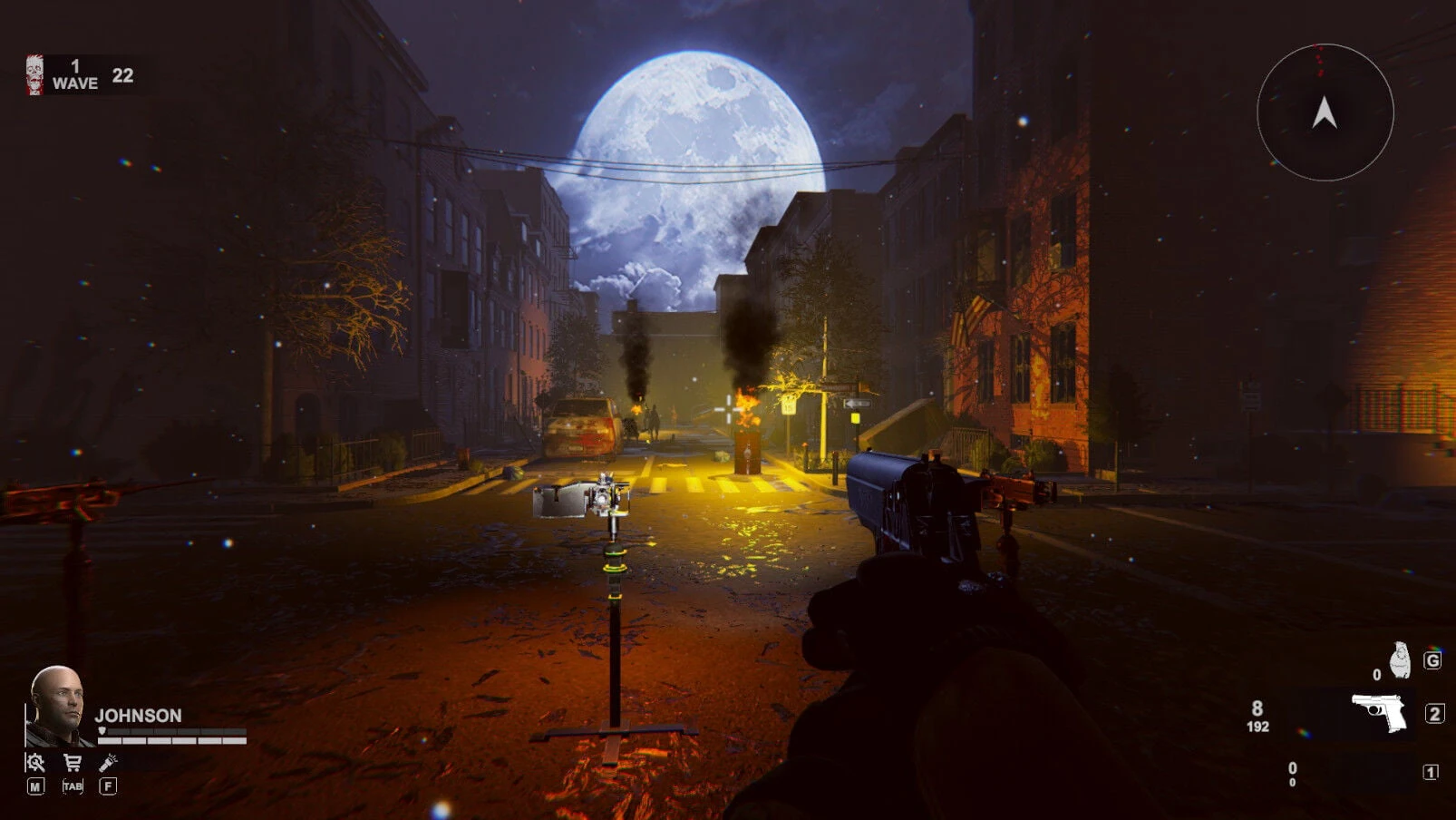The height and width of the screenshot is (820, 1456).
Task: Open the shop via the cart icon
Action: [x=73, y=762]
